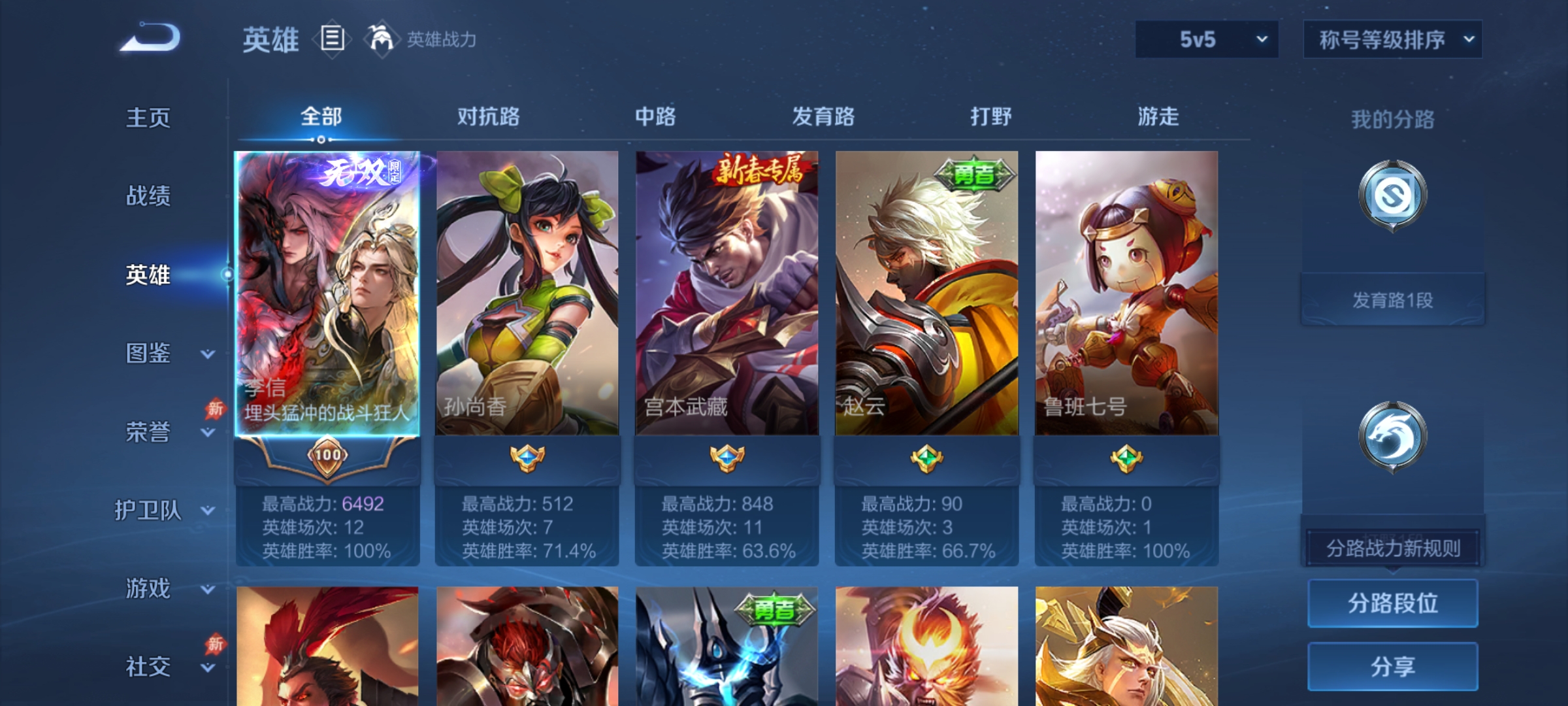Open the 5v5 mode dropdown

pyautogui.click(x=1205, y=39)
